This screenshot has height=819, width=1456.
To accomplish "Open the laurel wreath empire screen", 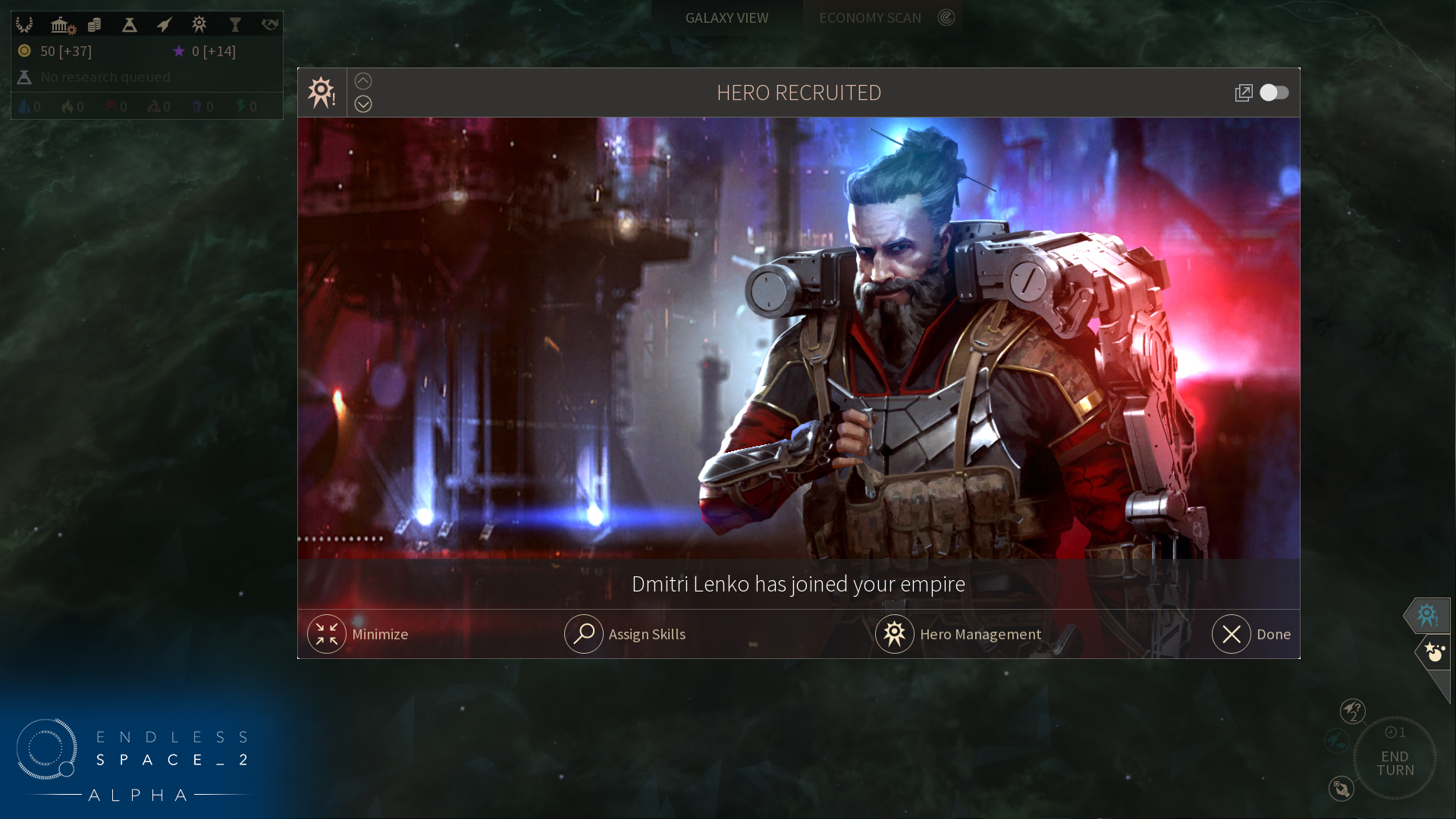I will point(24,25).
